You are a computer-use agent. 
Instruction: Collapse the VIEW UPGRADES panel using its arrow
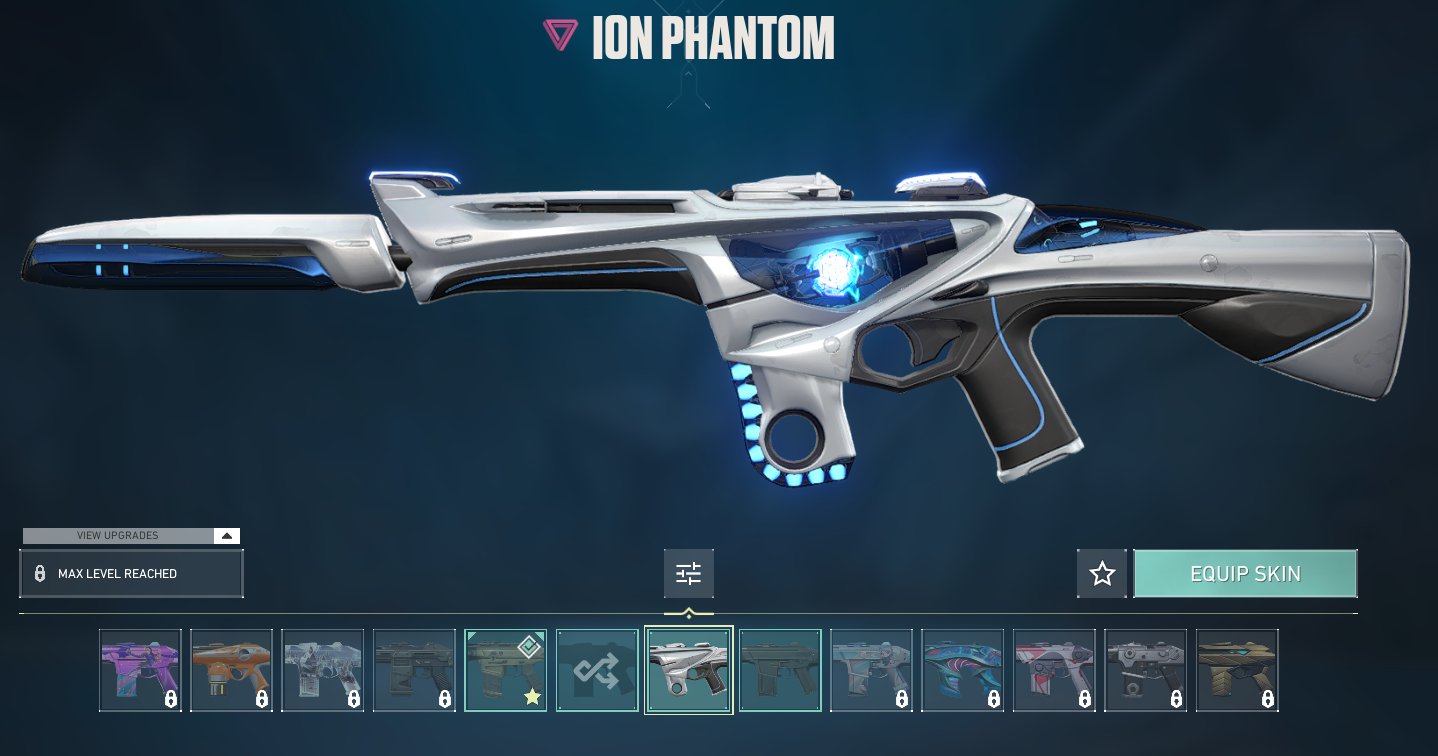[226, 535]
